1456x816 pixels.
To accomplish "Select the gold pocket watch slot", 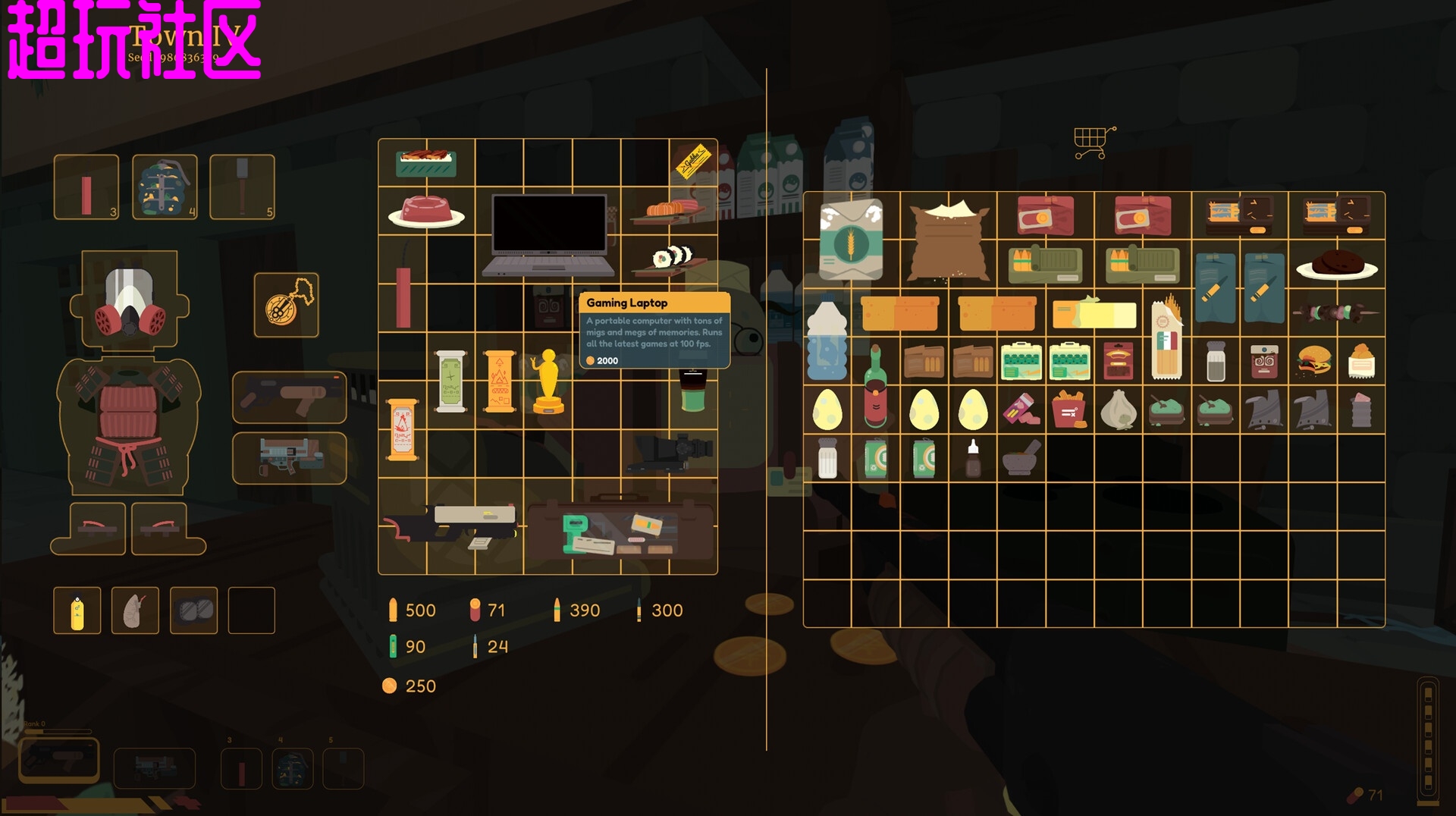I will coord(287,305).
